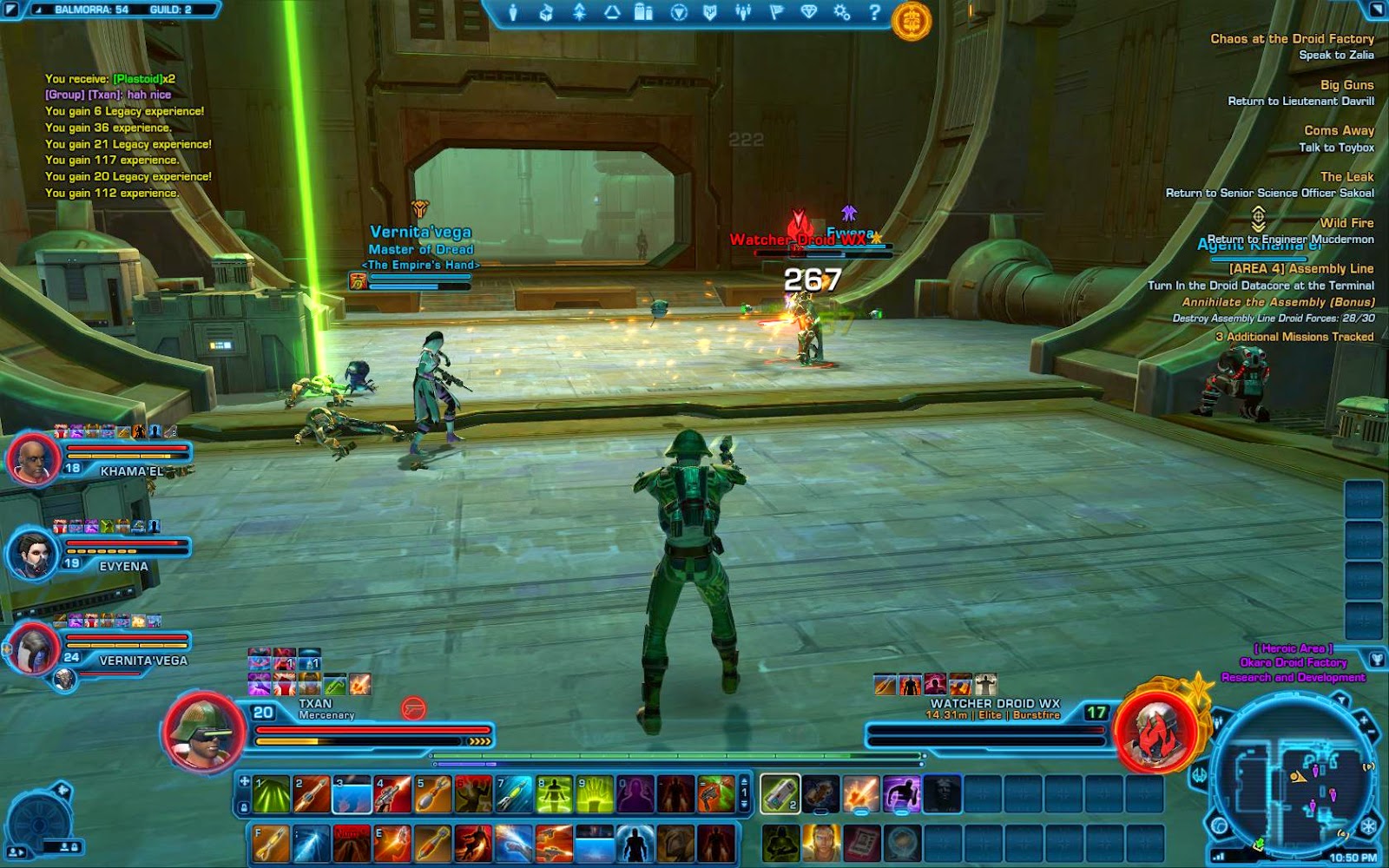Open the Cartel Market gold coin button
The height and width of the screenshot is (868, 1389).
coord(911,20)
